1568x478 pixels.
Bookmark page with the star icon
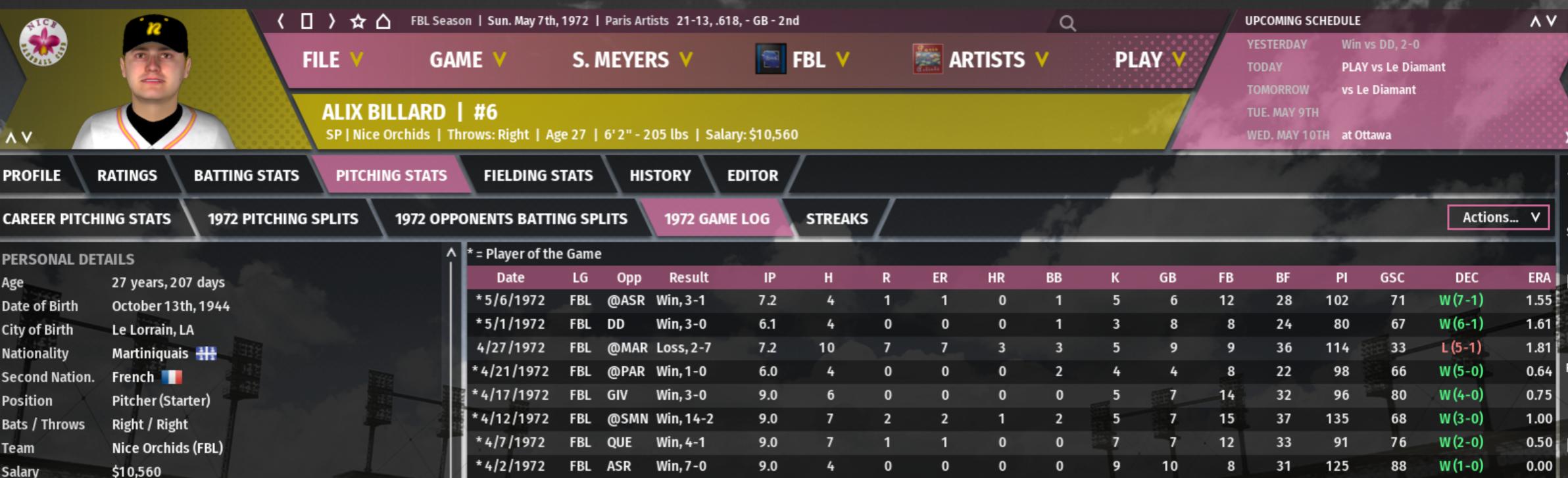(x=358, y=21)
